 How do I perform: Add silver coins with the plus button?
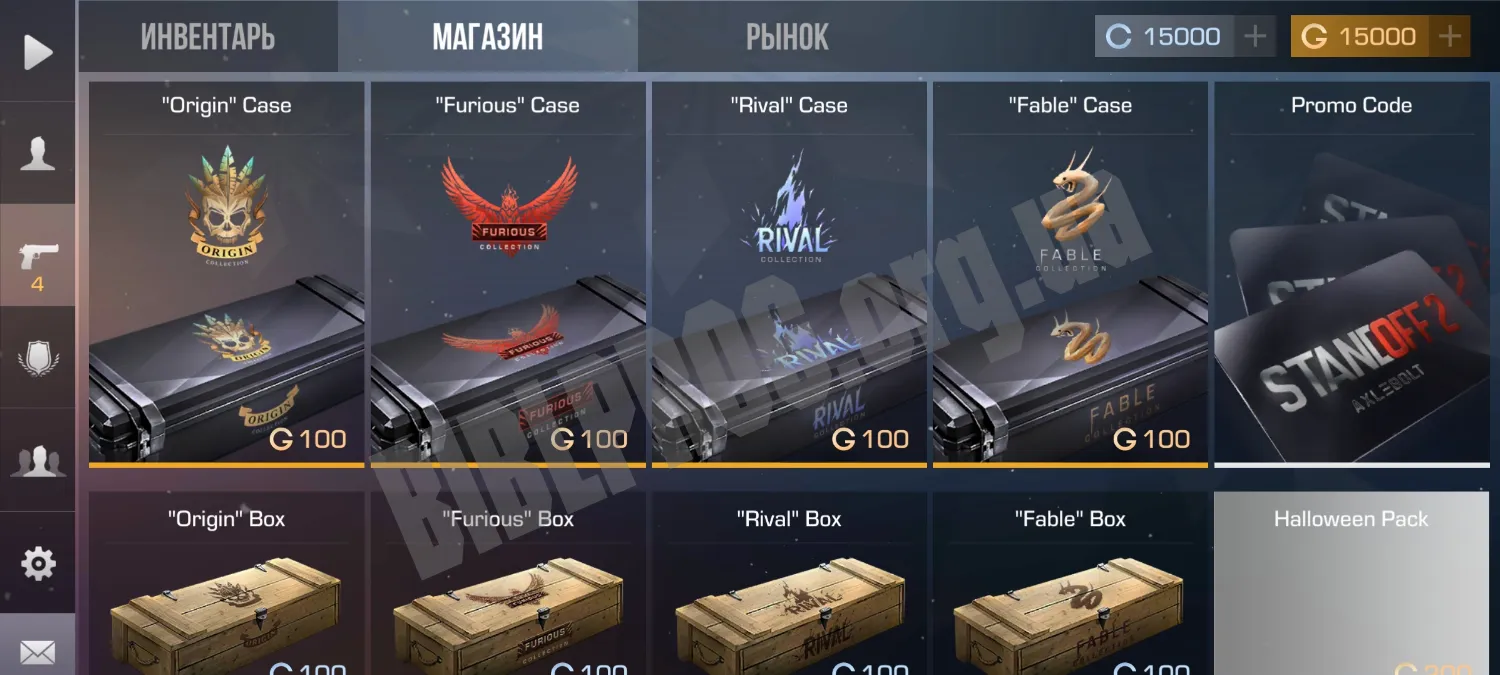click(1254, 37)
